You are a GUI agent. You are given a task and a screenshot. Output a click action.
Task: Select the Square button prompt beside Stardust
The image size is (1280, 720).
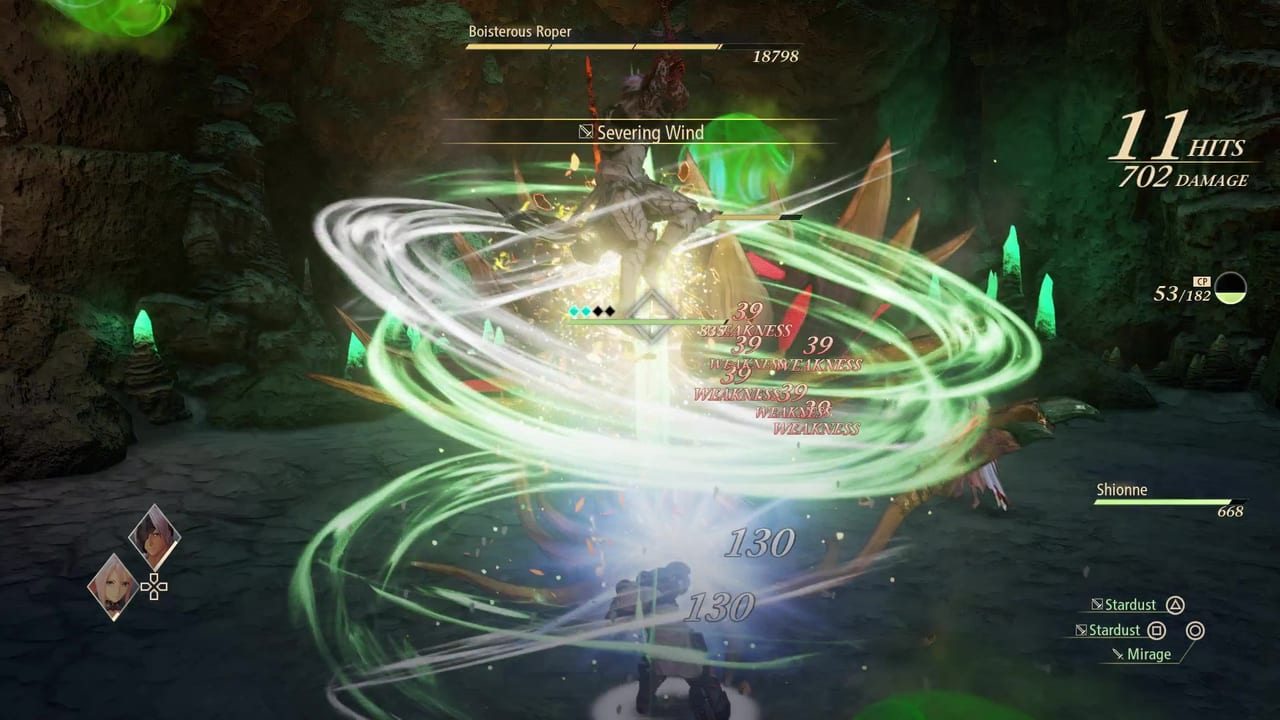(x=1157, y=631)
